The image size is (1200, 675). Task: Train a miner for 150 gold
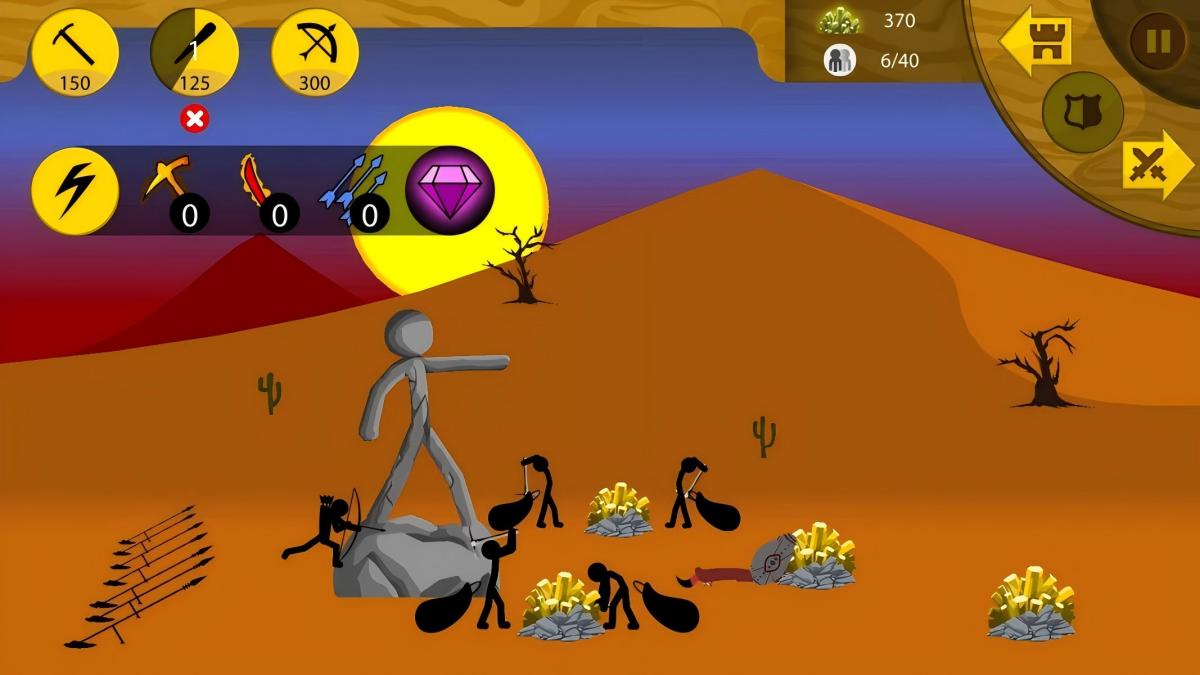(75, 53)
